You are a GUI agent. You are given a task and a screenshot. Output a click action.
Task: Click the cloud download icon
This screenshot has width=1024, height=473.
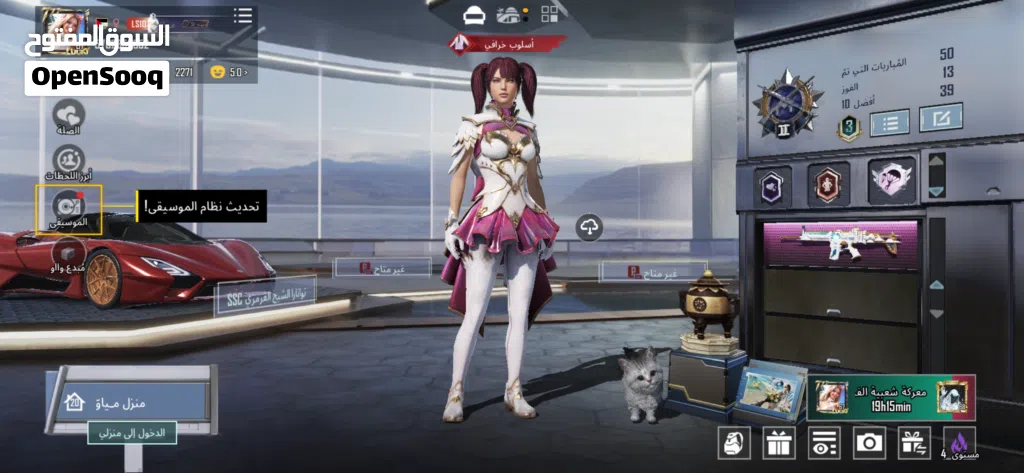(589, 227)
